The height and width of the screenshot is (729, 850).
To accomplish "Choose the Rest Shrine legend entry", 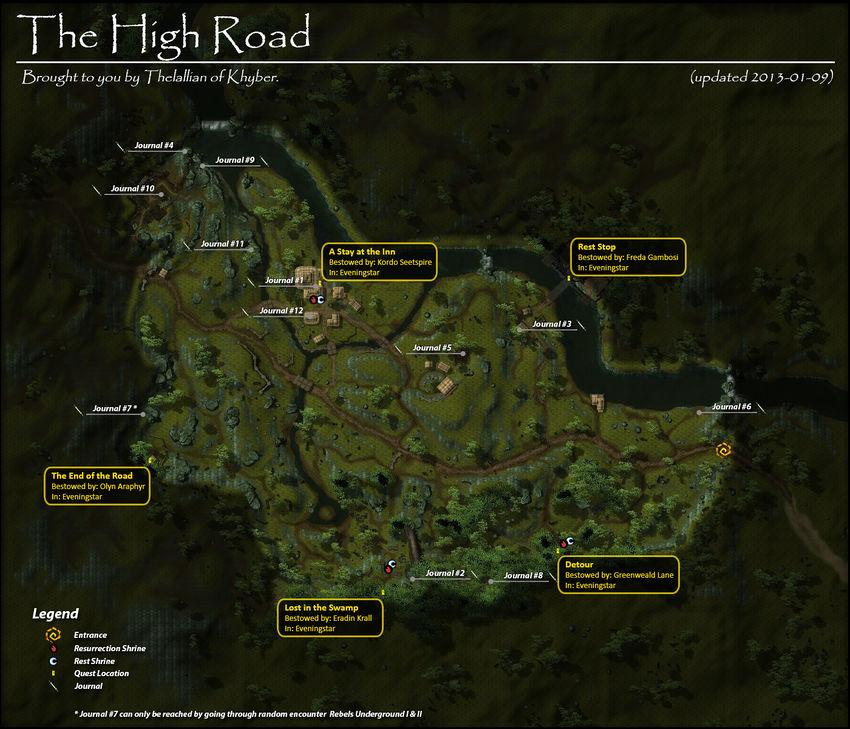I will click(94, 661).
